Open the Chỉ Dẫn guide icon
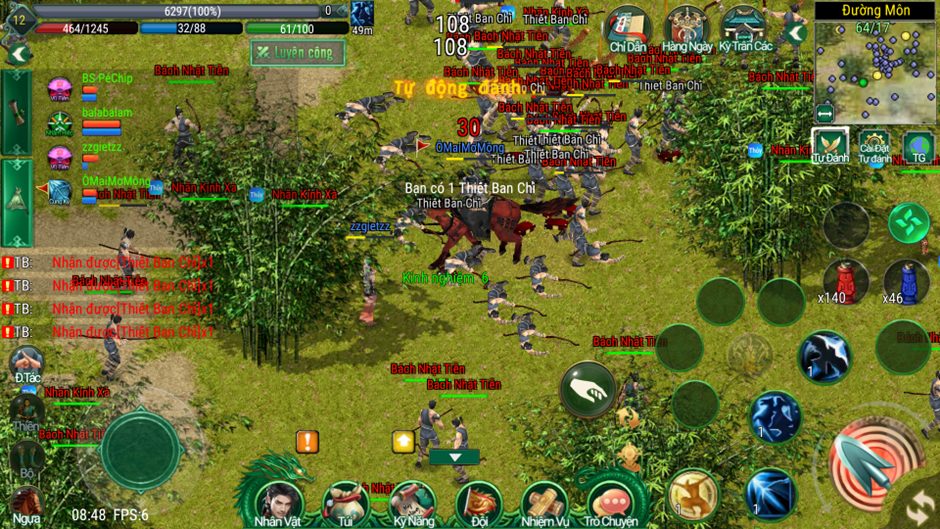Screen dimensions: 940x529 point(628,29)
